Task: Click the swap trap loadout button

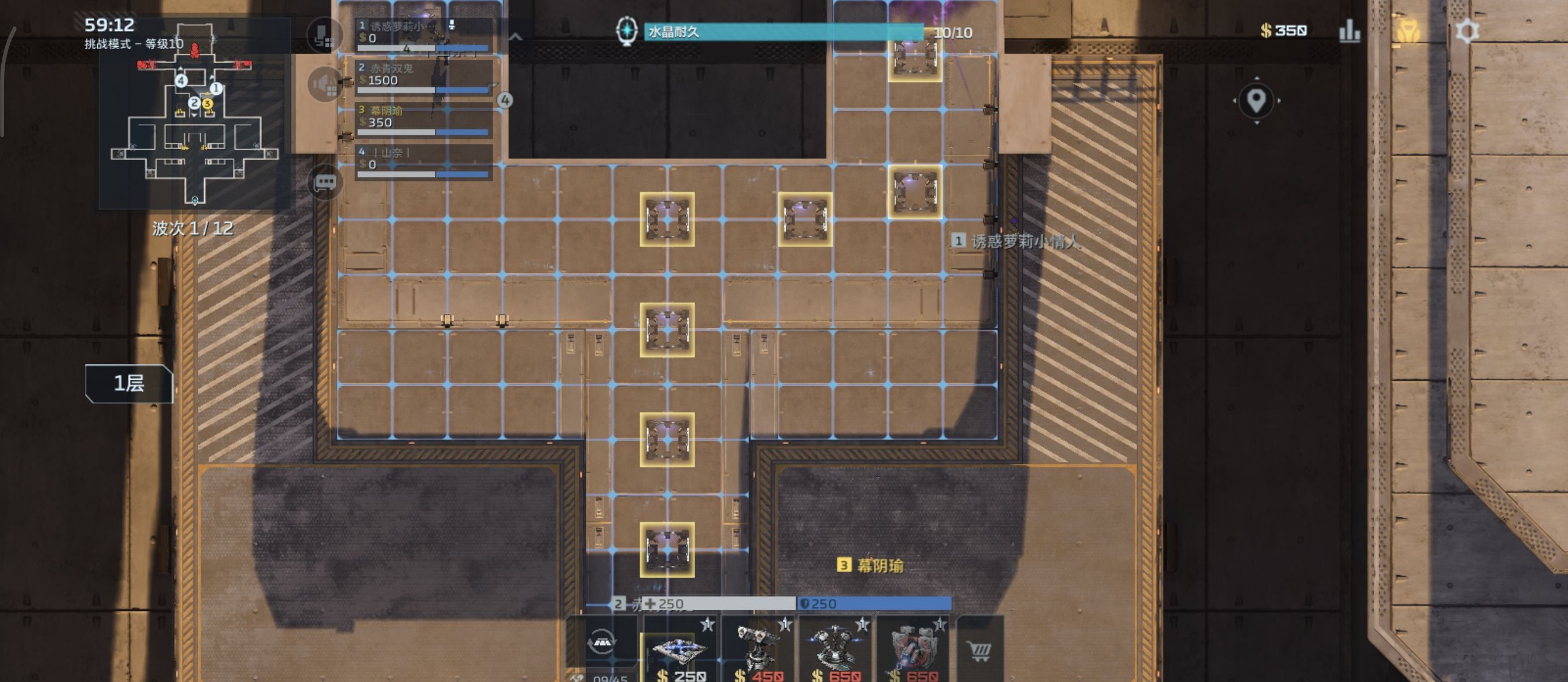Action: pyautogui.click(x=601, y=641)
